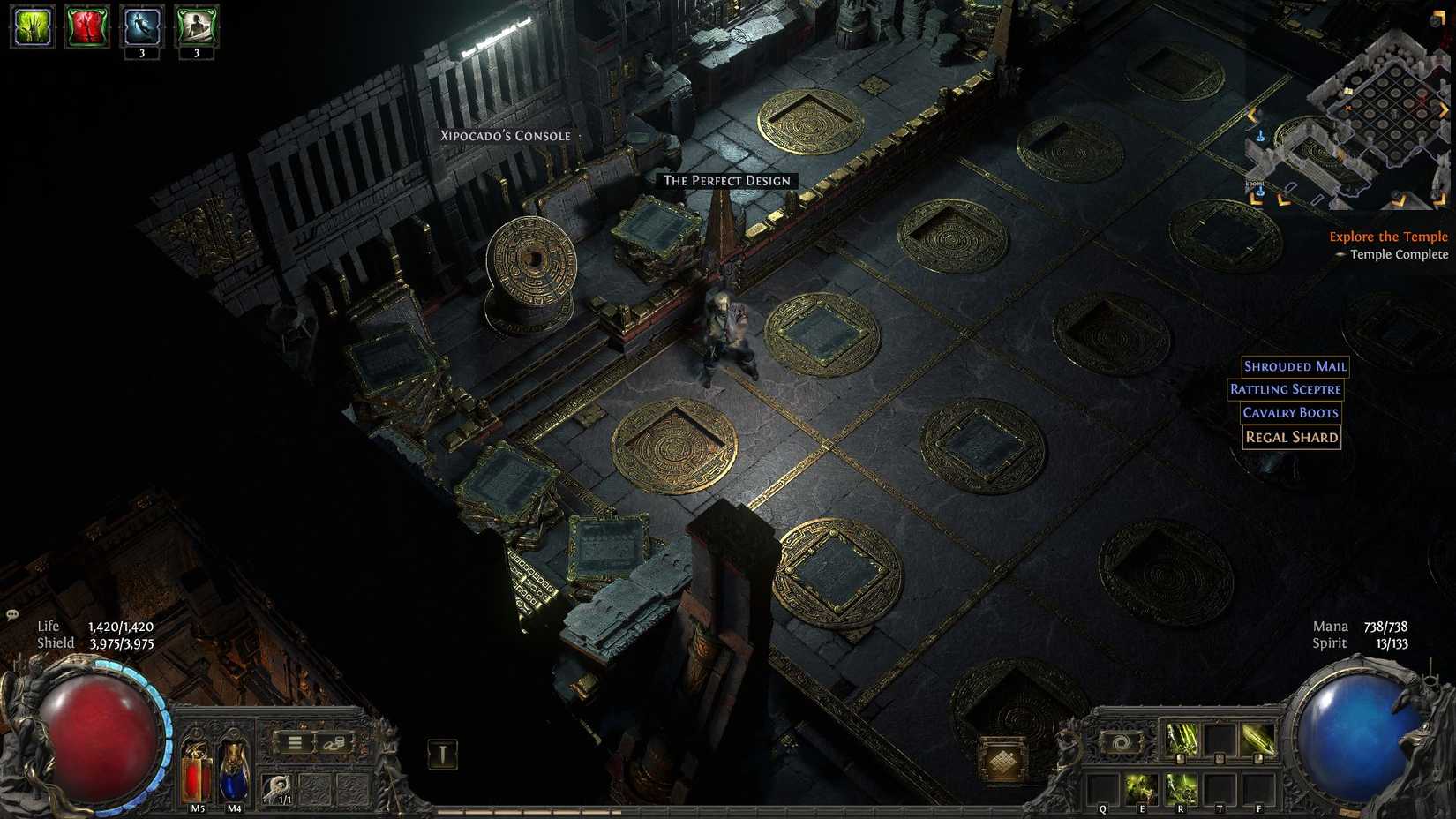The width and height of the screenshot is (1456, 819).
Task: Click the blue spirit buff showing count 3
Action: click(x=139, y=25)
